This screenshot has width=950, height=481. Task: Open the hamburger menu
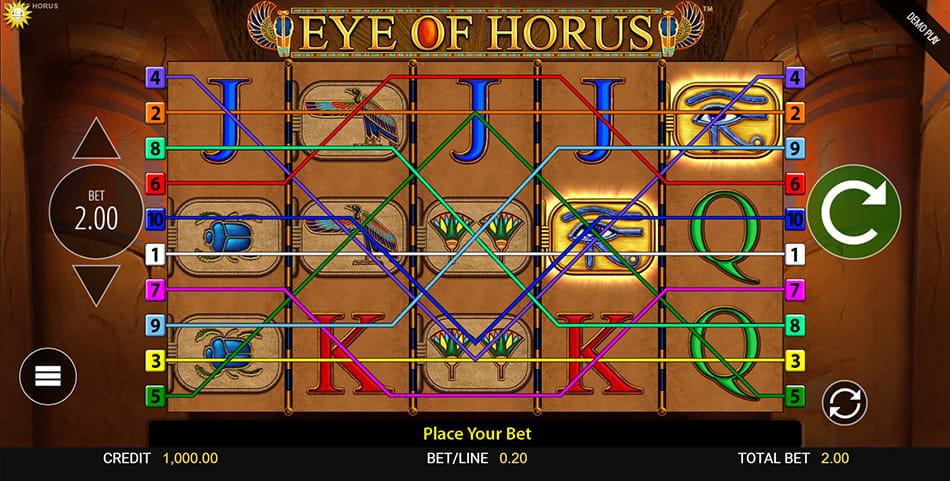pos(48,375)
